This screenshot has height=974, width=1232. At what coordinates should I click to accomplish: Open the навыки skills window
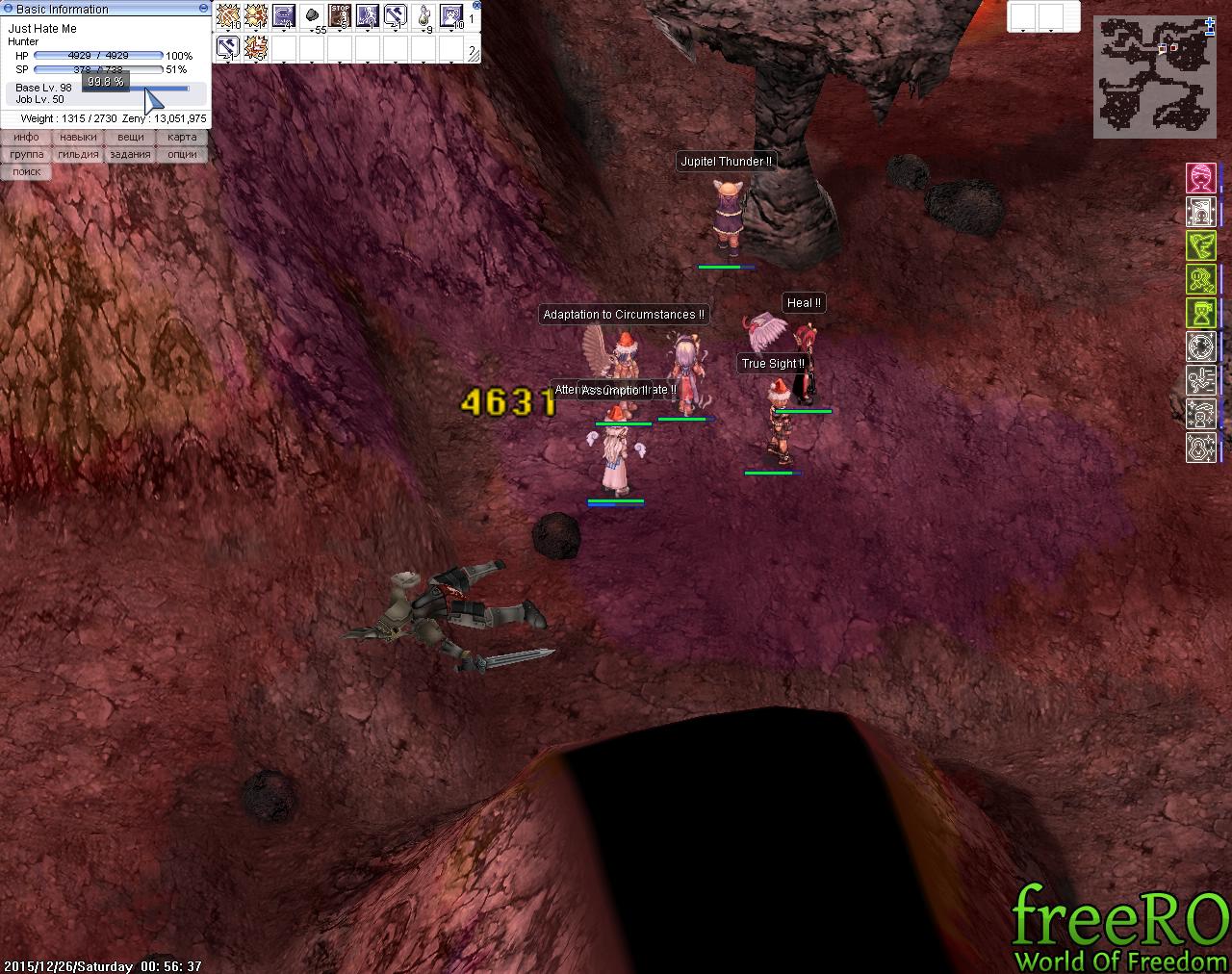[x=78, y=138]
